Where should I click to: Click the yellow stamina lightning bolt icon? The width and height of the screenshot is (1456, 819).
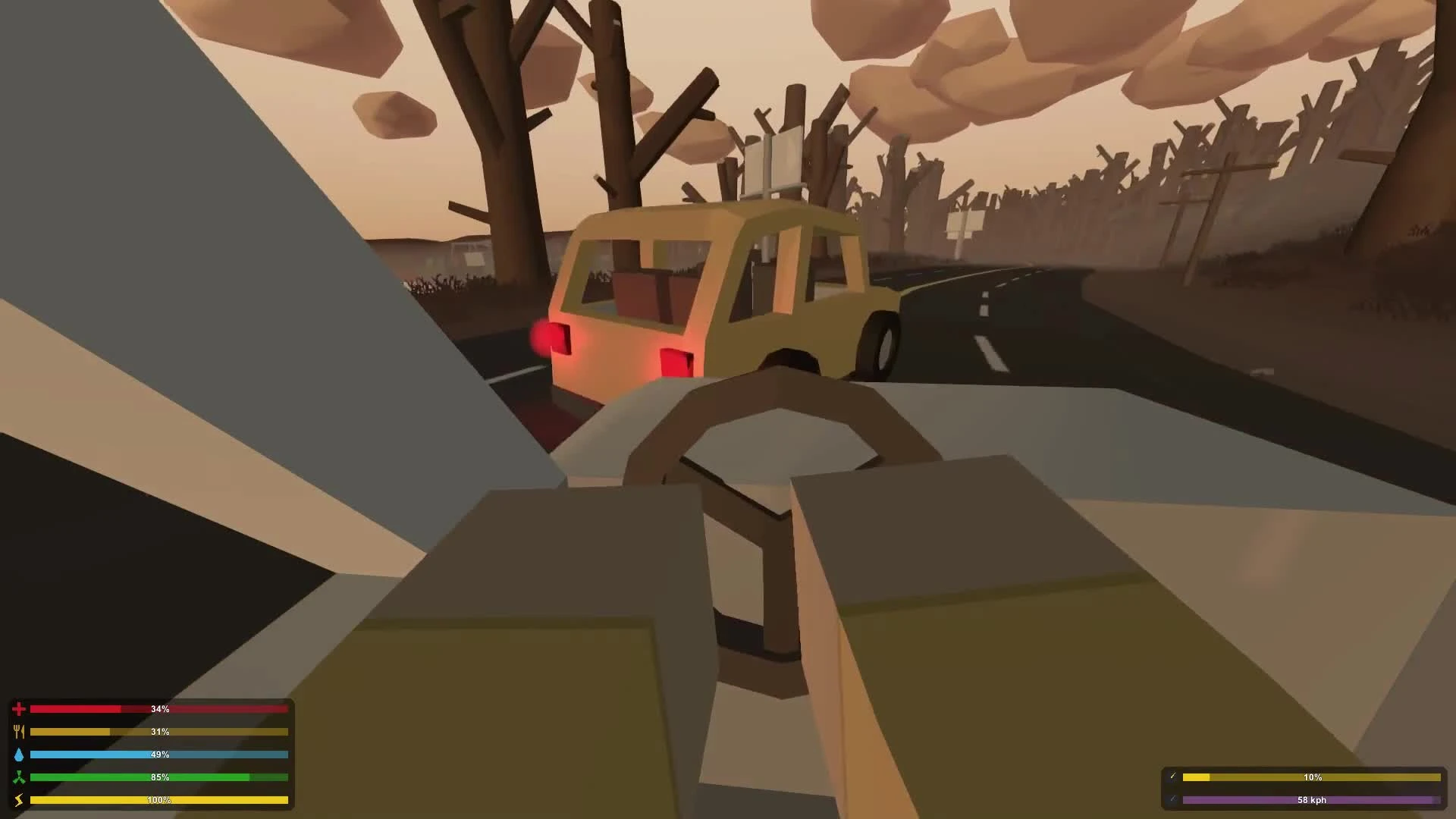19,799
